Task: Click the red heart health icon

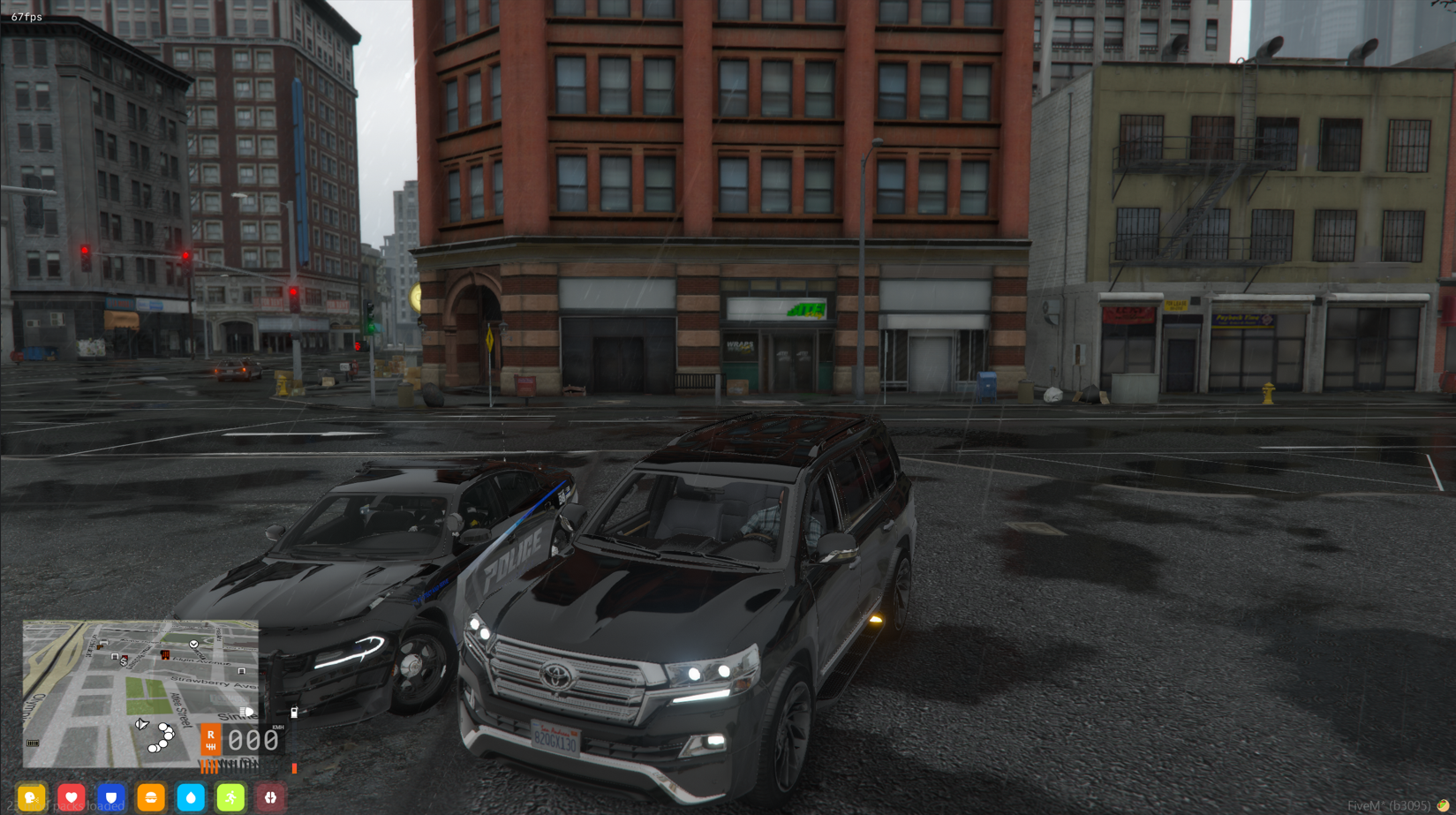Action: point(72,797)
